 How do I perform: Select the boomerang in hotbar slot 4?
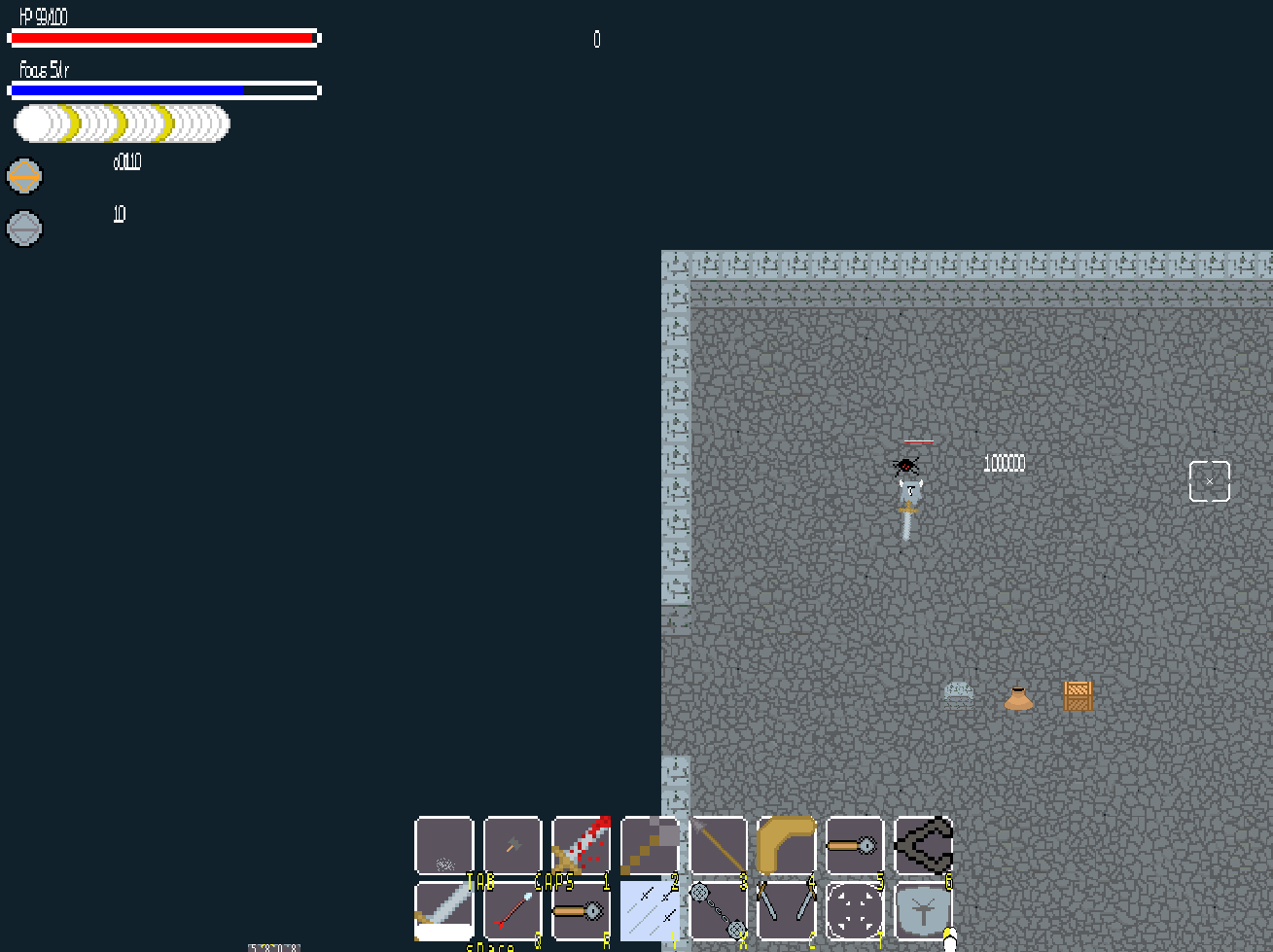[x=788, y=847]
